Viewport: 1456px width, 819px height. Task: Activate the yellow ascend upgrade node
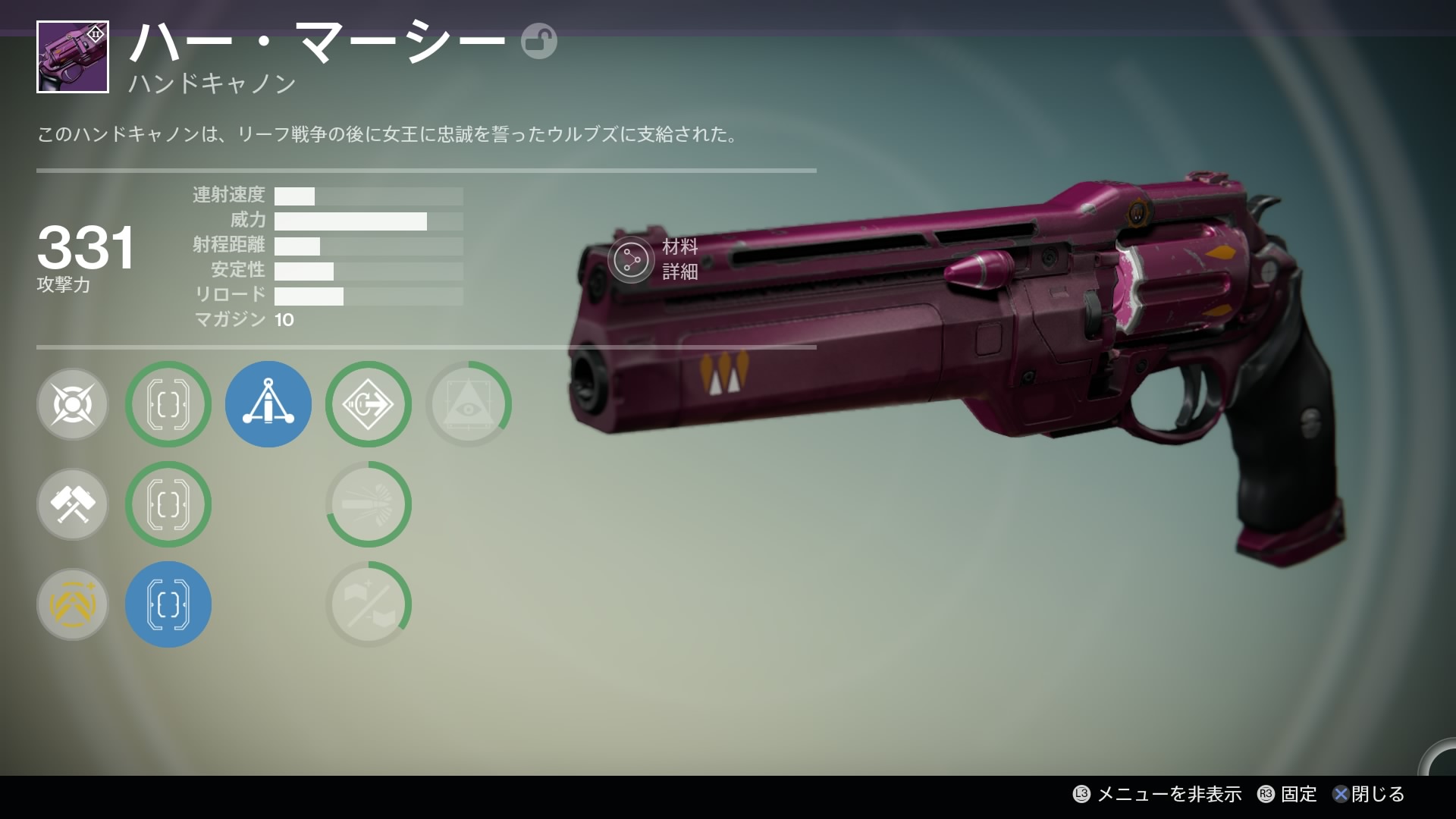tap(73, 604)
